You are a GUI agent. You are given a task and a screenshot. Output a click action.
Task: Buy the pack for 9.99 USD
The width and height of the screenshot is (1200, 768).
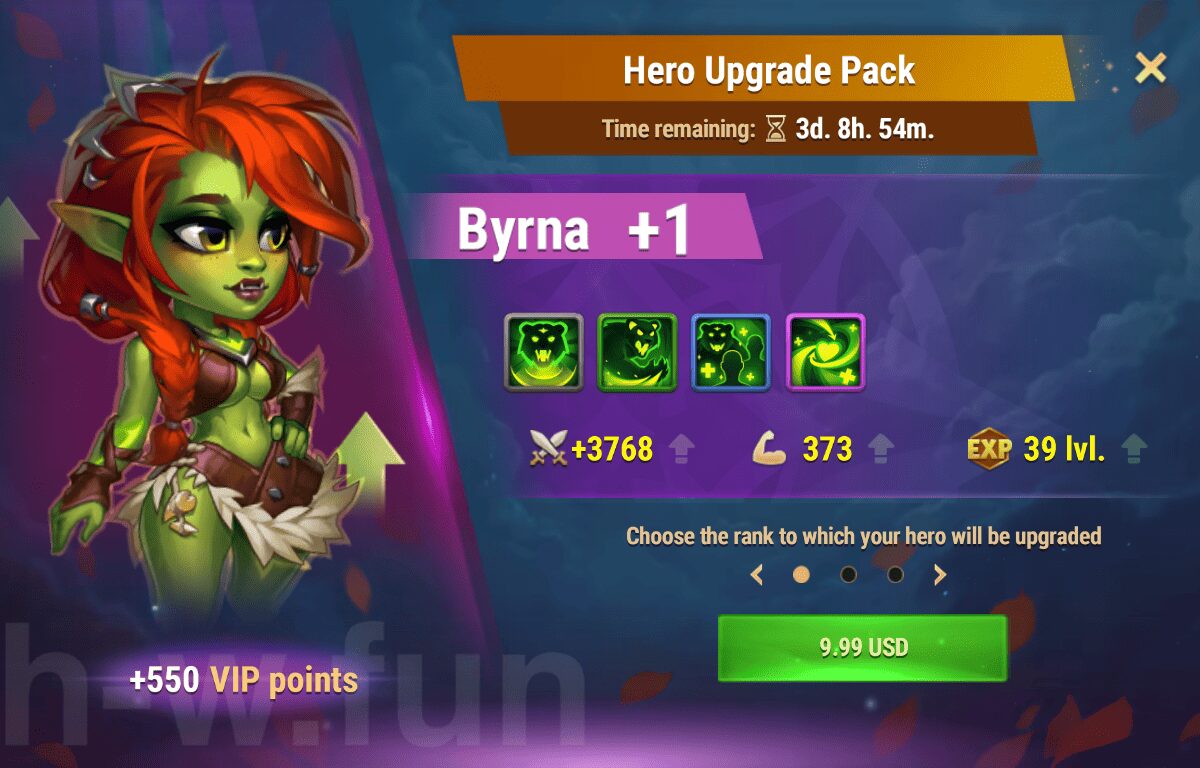(862, 647)
